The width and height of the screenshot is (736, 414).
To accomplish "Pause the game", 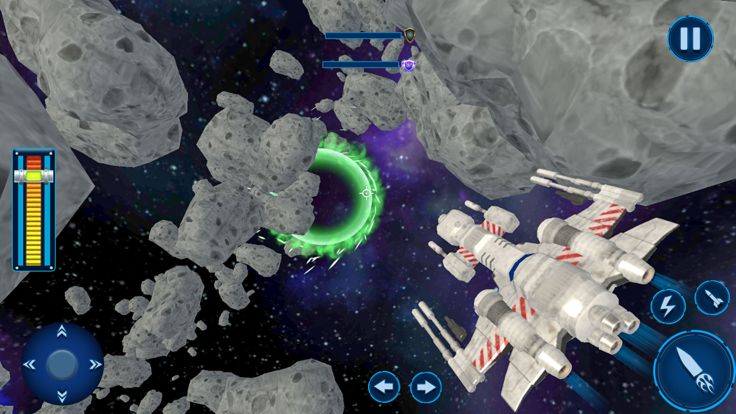I will [690, 40].
